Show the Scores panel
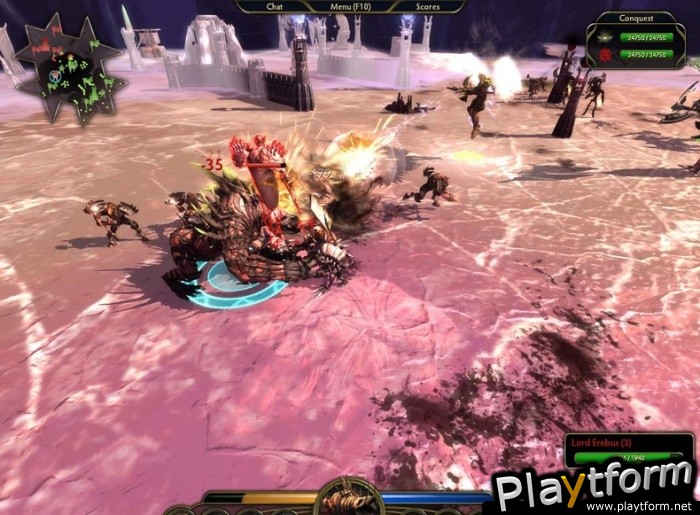 [426, 6]
